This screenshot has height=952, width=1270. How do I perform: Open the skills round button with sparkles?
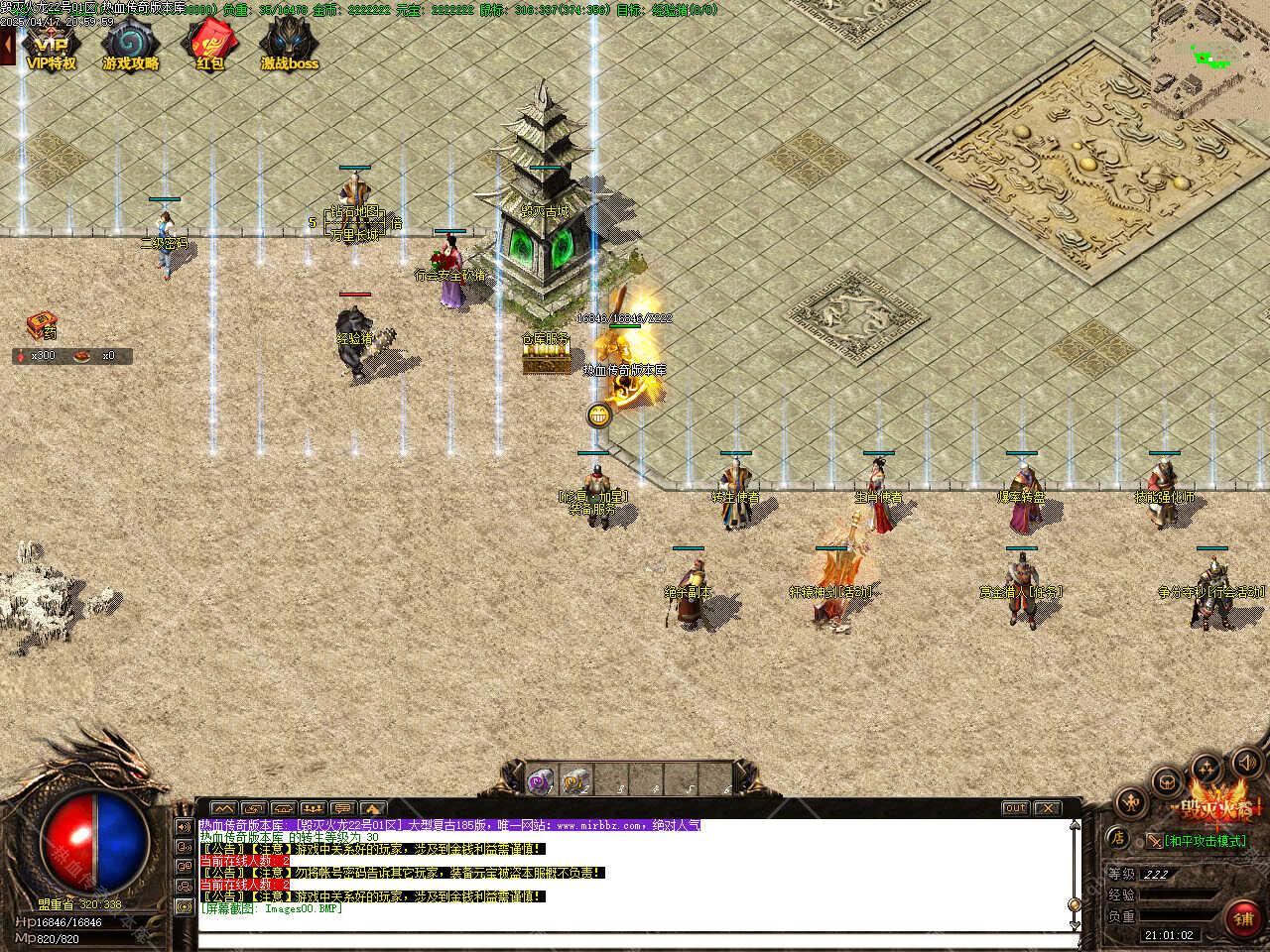[x=1206, y=768]
